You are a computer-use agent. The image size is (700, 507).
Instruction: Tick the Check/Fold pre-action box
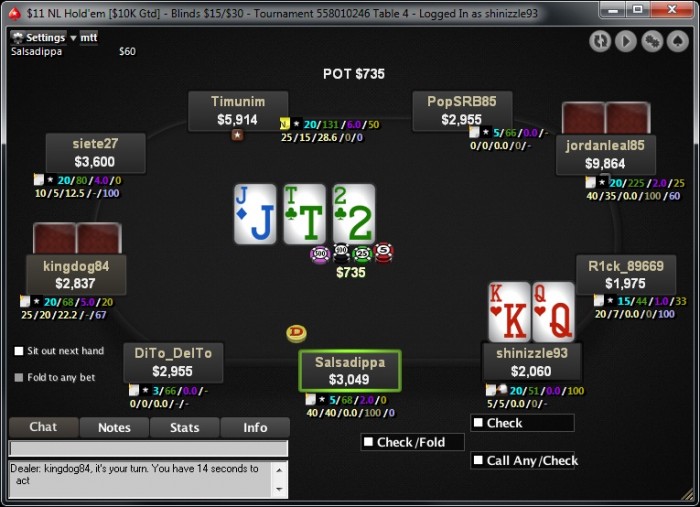pos(369,442)
